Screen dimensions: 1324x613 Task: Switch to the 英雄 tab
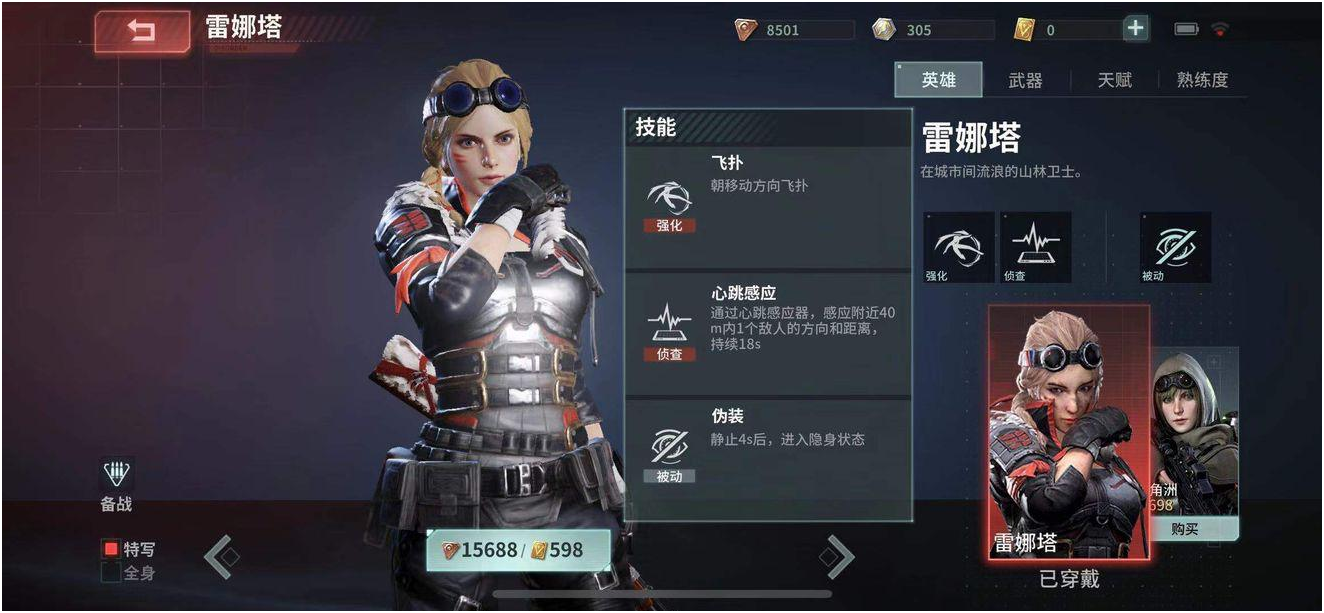(938, 80)
